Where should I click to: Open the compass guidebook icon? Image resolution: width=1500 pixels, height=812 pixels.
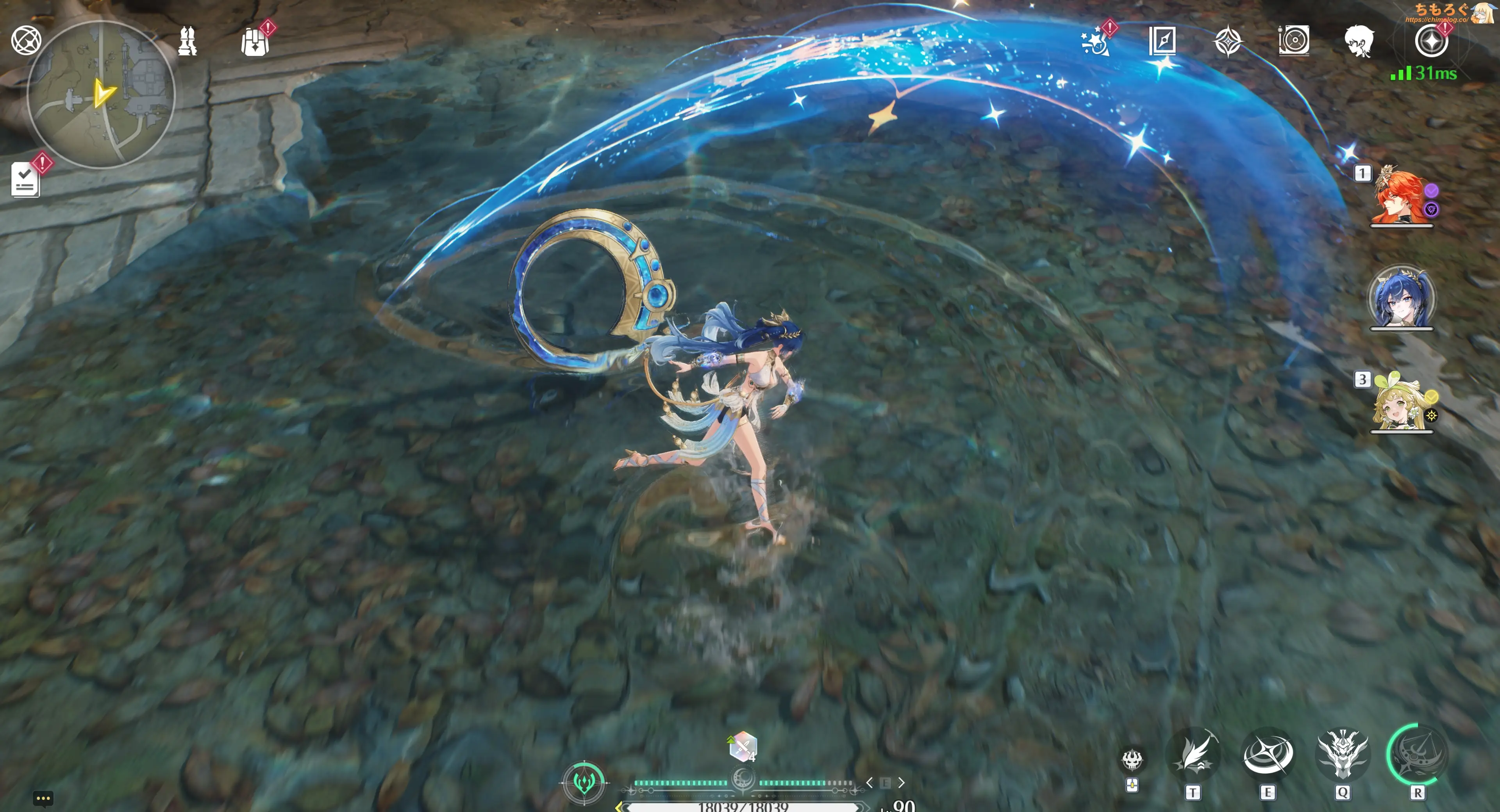pos(1162,41)
